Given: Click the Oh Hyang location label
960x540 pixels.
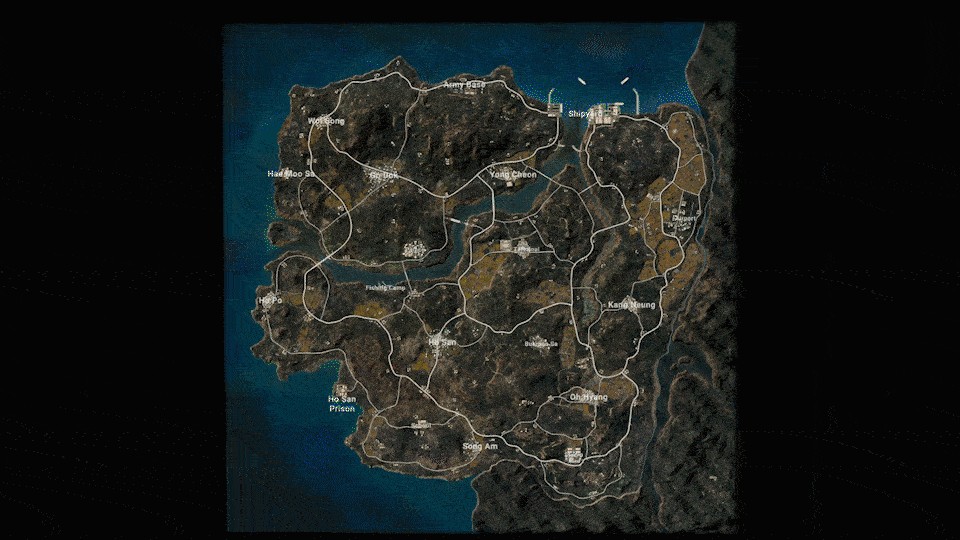Looking at the screenshot, I should point(588,397).
